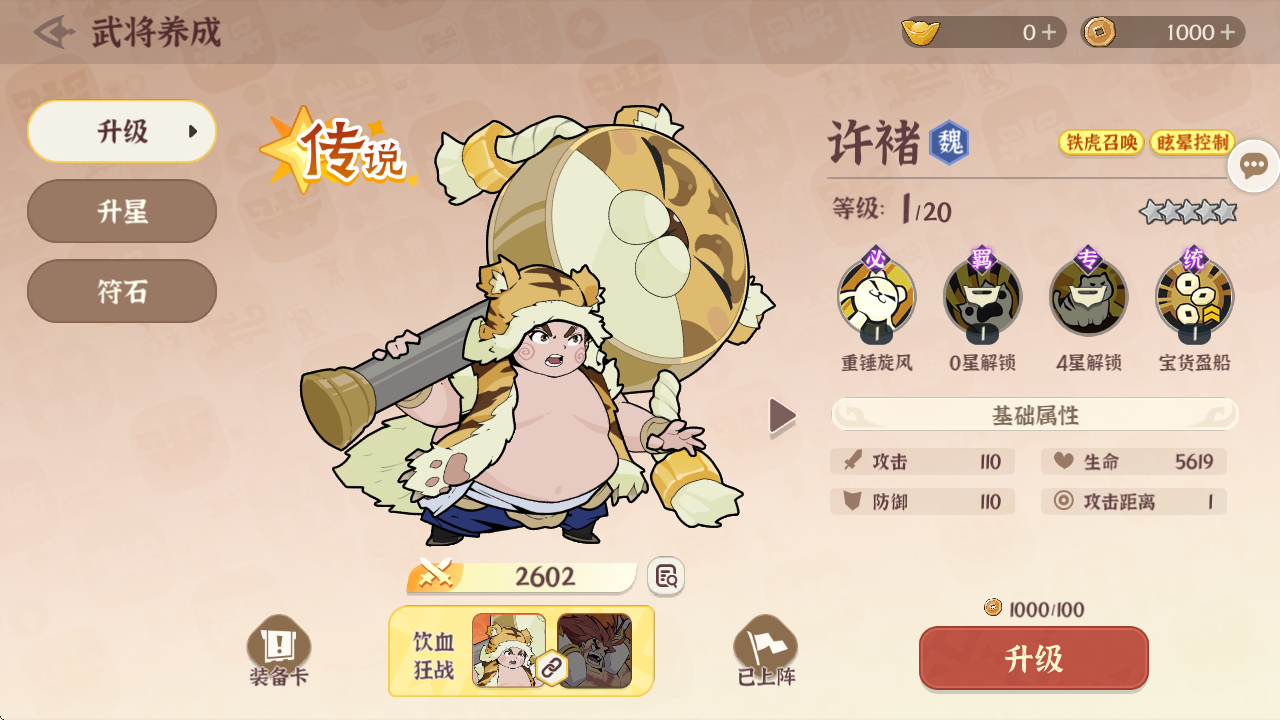This screenshot has height=720, width=1280.
Task: Open power details with the magnifier icon
Action: click(666, 577)
